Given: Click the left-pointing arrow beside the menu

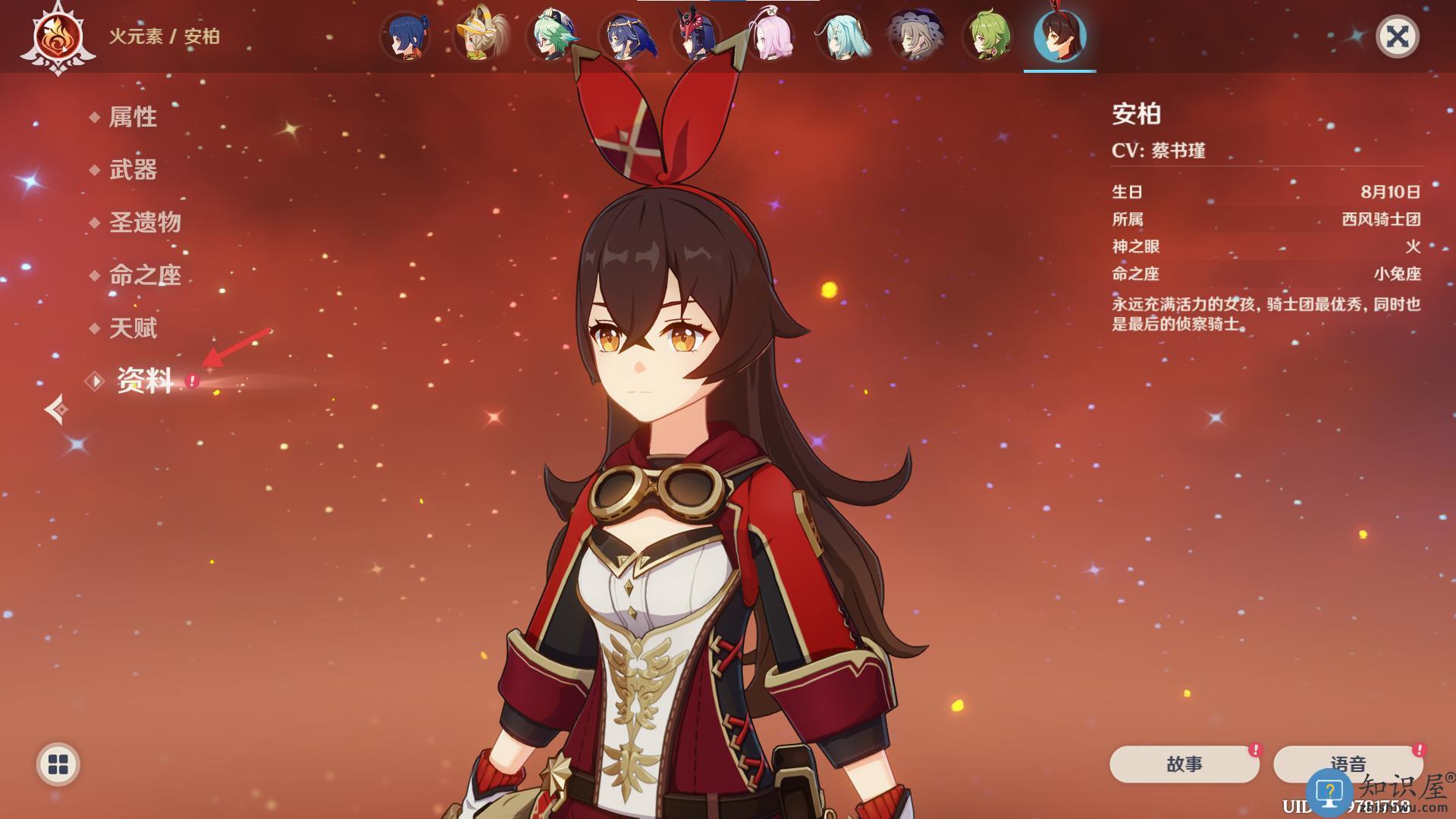Looking at the screenshot, I should pos(56,409).
